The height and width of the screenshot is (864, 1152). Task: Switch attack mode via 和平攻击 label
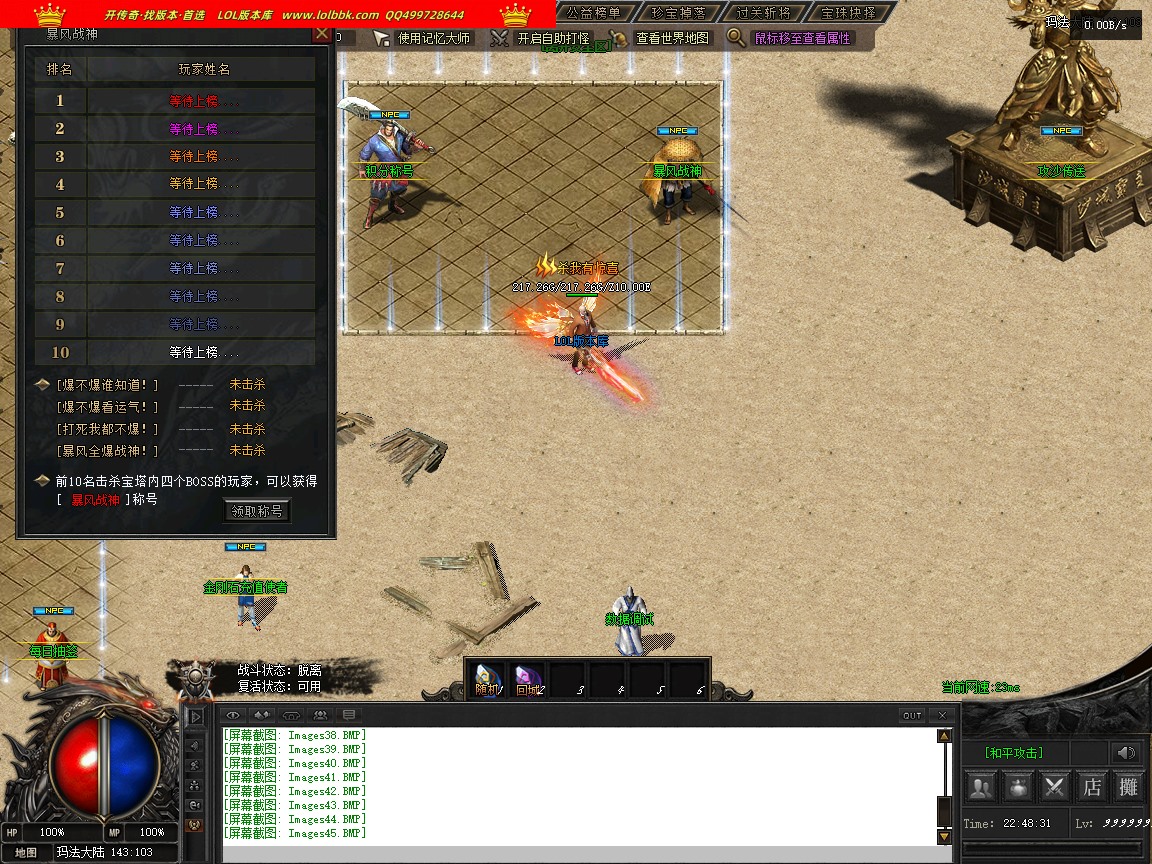1014,753
